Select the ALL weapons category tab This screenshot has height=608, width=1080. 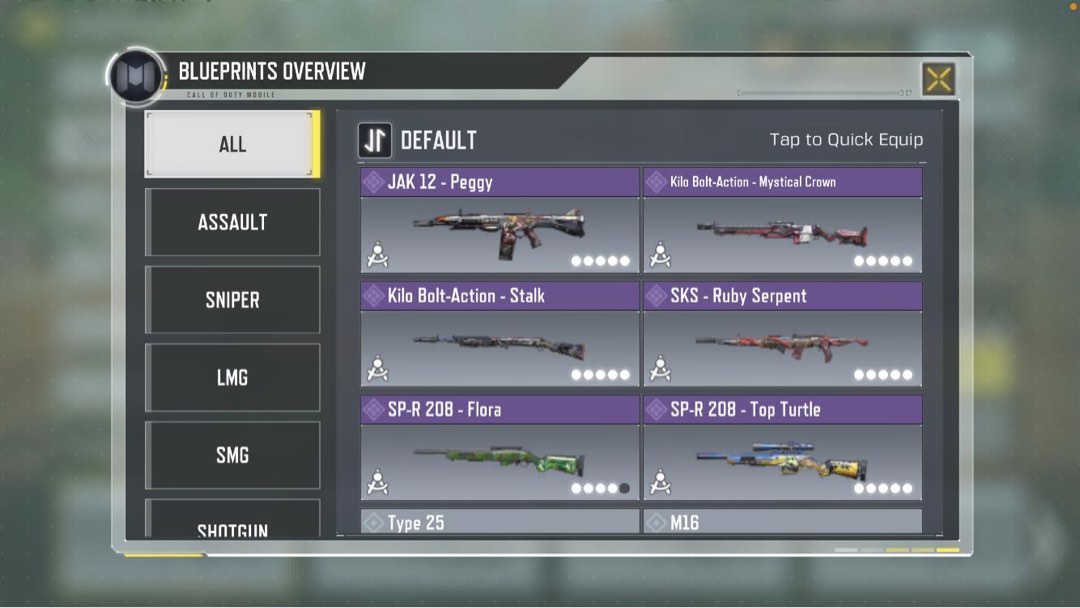pyautogui.click(x=232, y=144)
